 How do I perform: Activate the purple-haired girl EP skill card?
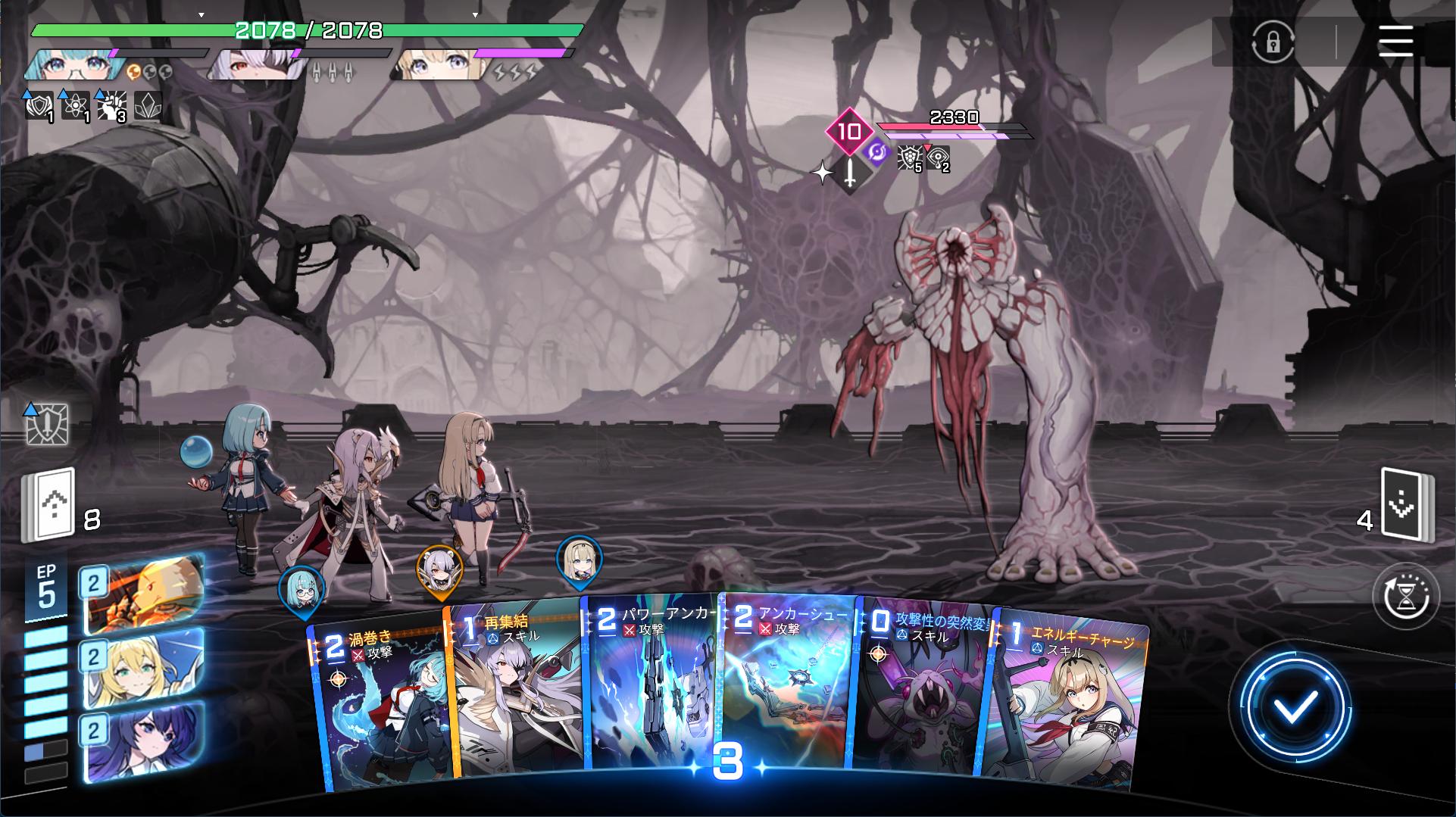click(142, 741)
